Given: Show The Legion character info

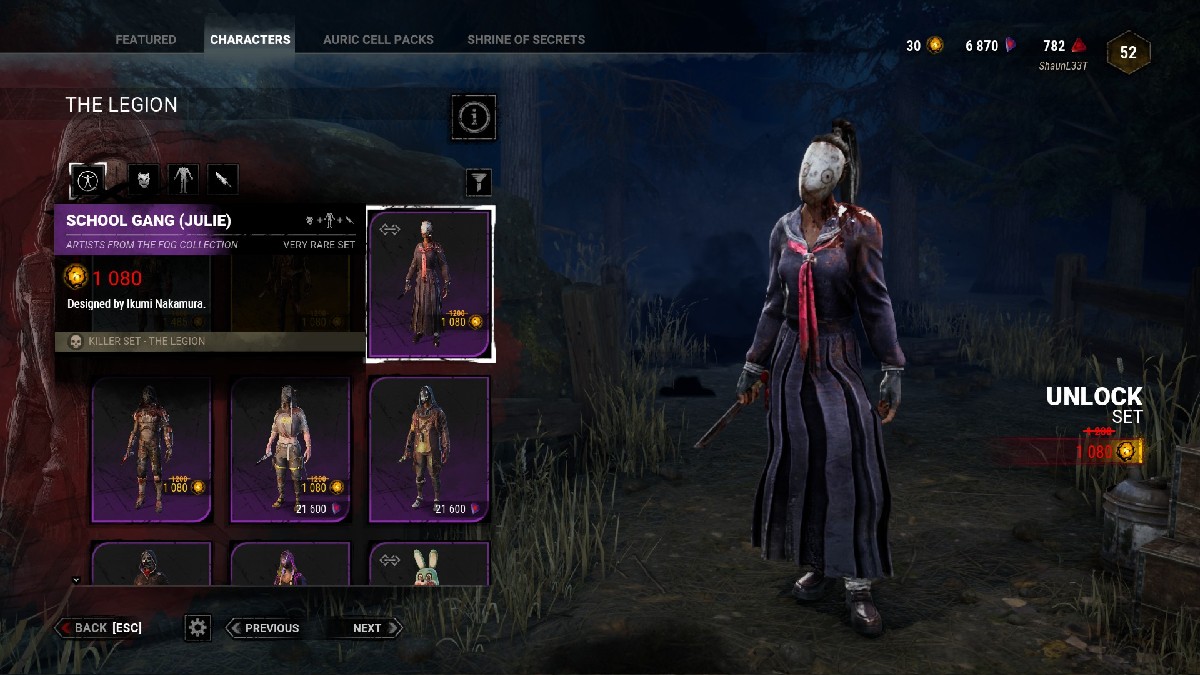Looking at the screenshot, I should click(473, 118).
